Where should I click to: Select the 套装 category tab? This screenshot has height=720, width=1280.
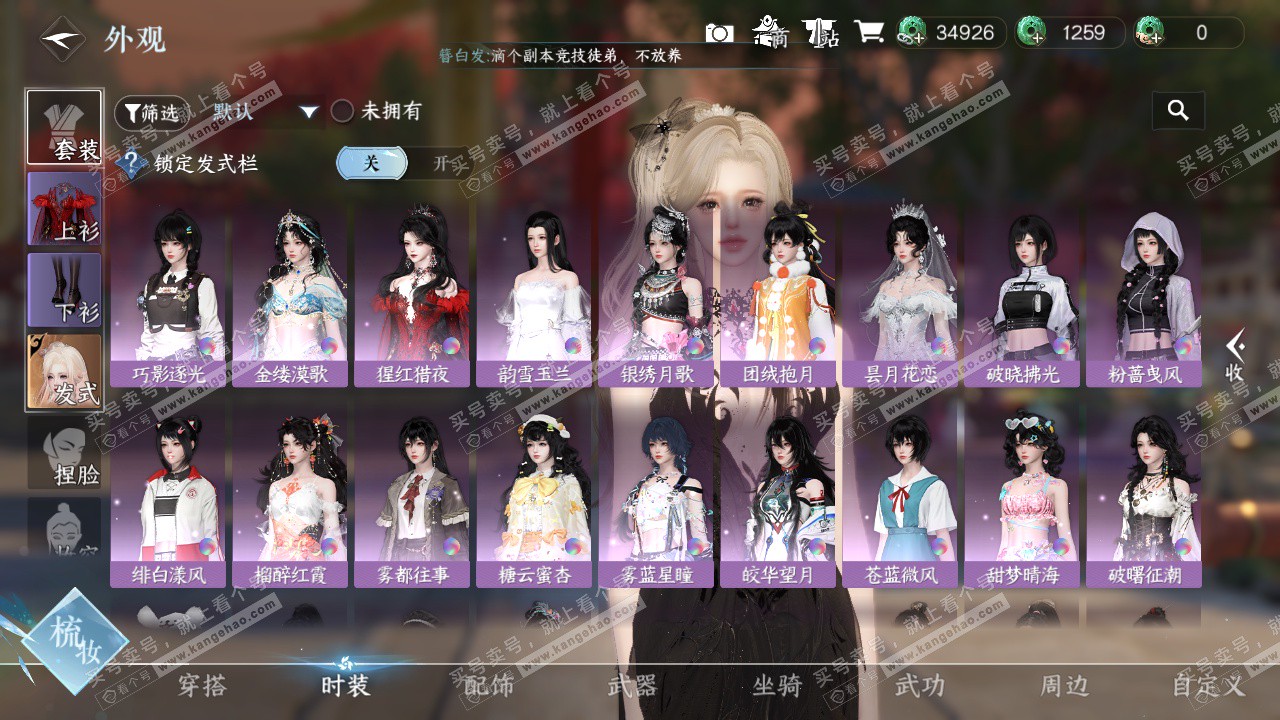click(64, 127)
